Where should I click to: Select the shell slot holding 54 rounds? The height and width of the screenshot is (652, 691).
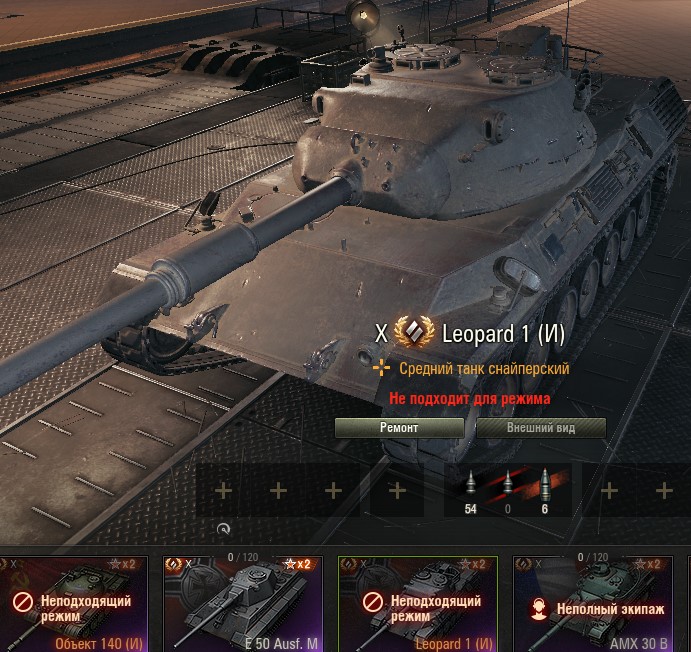coord(471,489)
